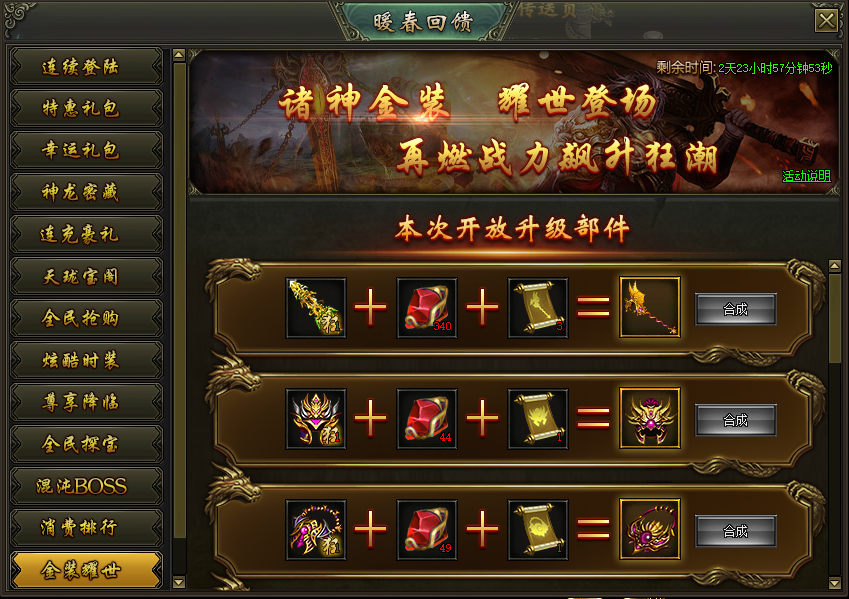Viewport: 849px width, 599px height.
Task: Open the 连充豪礼 tab
Action: 85,234
